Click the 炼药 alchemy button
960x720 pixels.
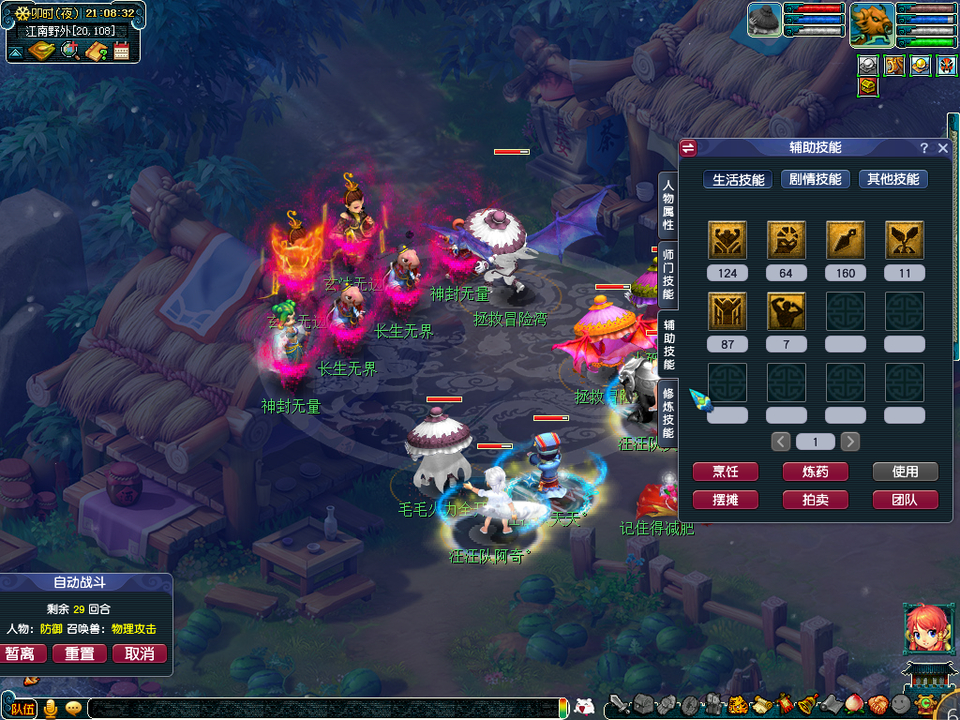[x=815, y=472]
